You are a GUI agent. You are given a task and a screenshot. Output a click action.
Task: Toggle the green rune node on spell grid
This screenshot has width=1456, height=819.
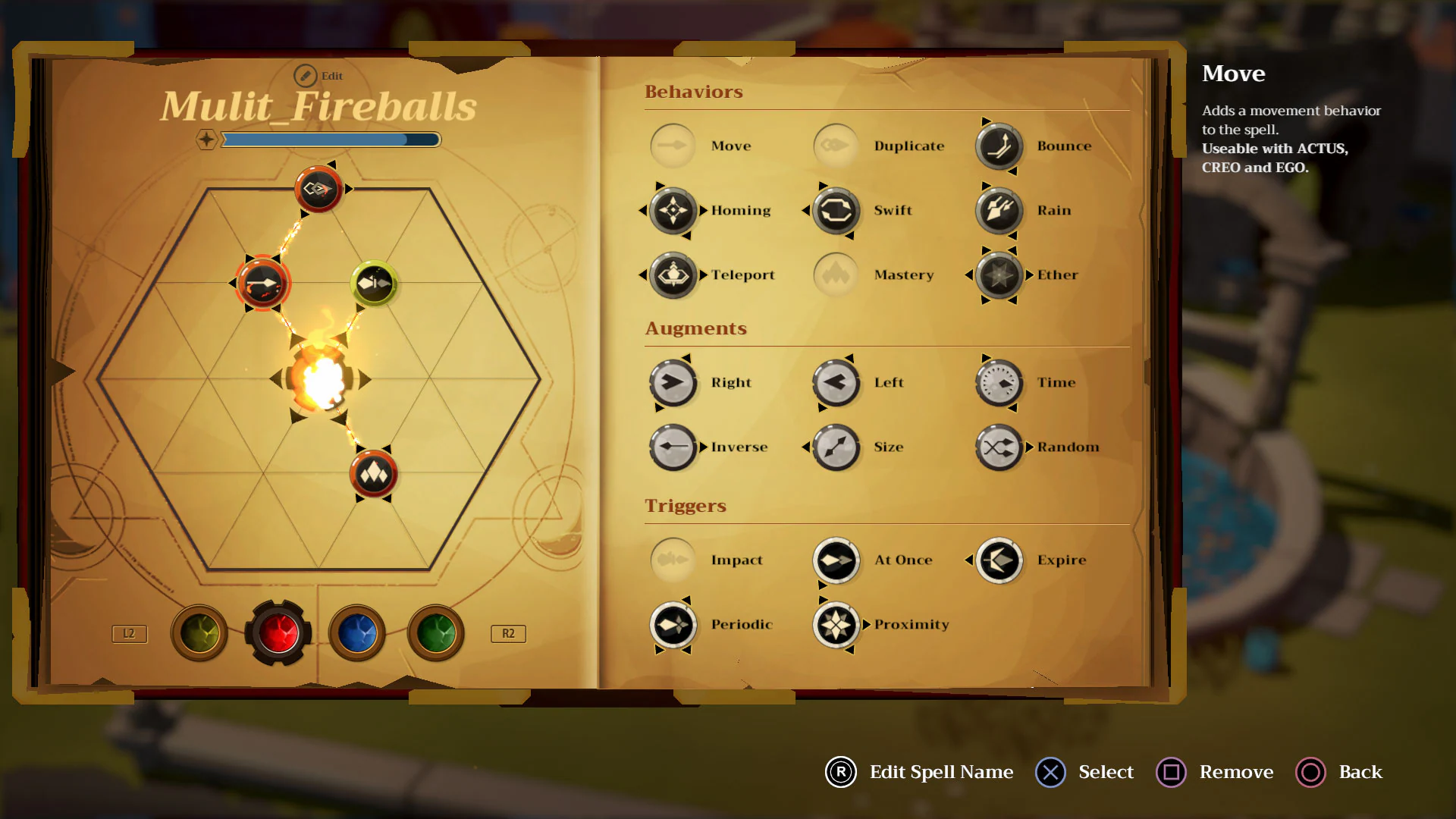tap(373, 282)
